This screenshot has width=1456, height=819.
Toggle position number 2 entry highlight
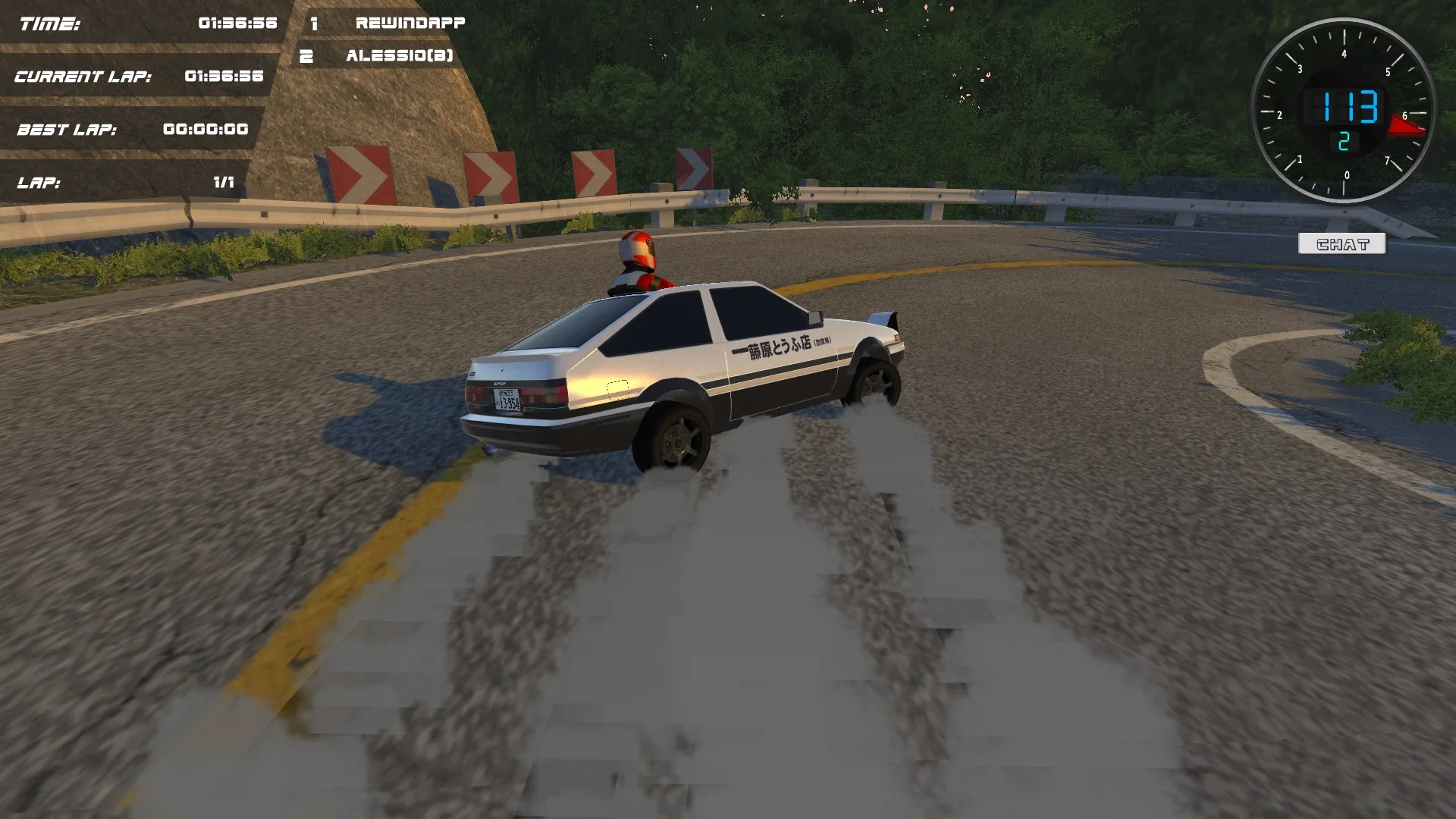(306, 55)
